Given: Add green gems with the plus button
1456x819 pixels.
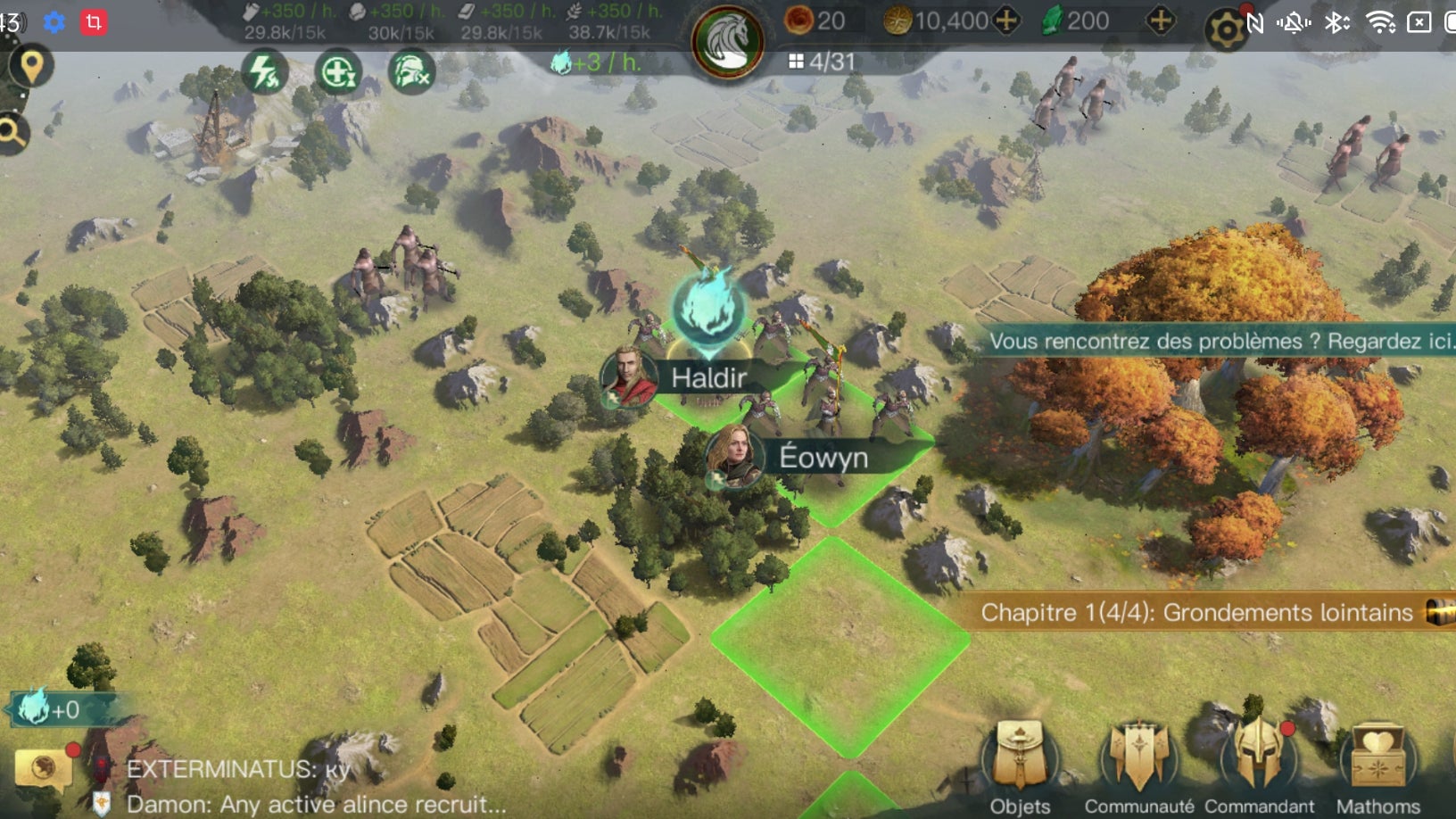Looking at the screenshot, I should tap(1160, 21).
